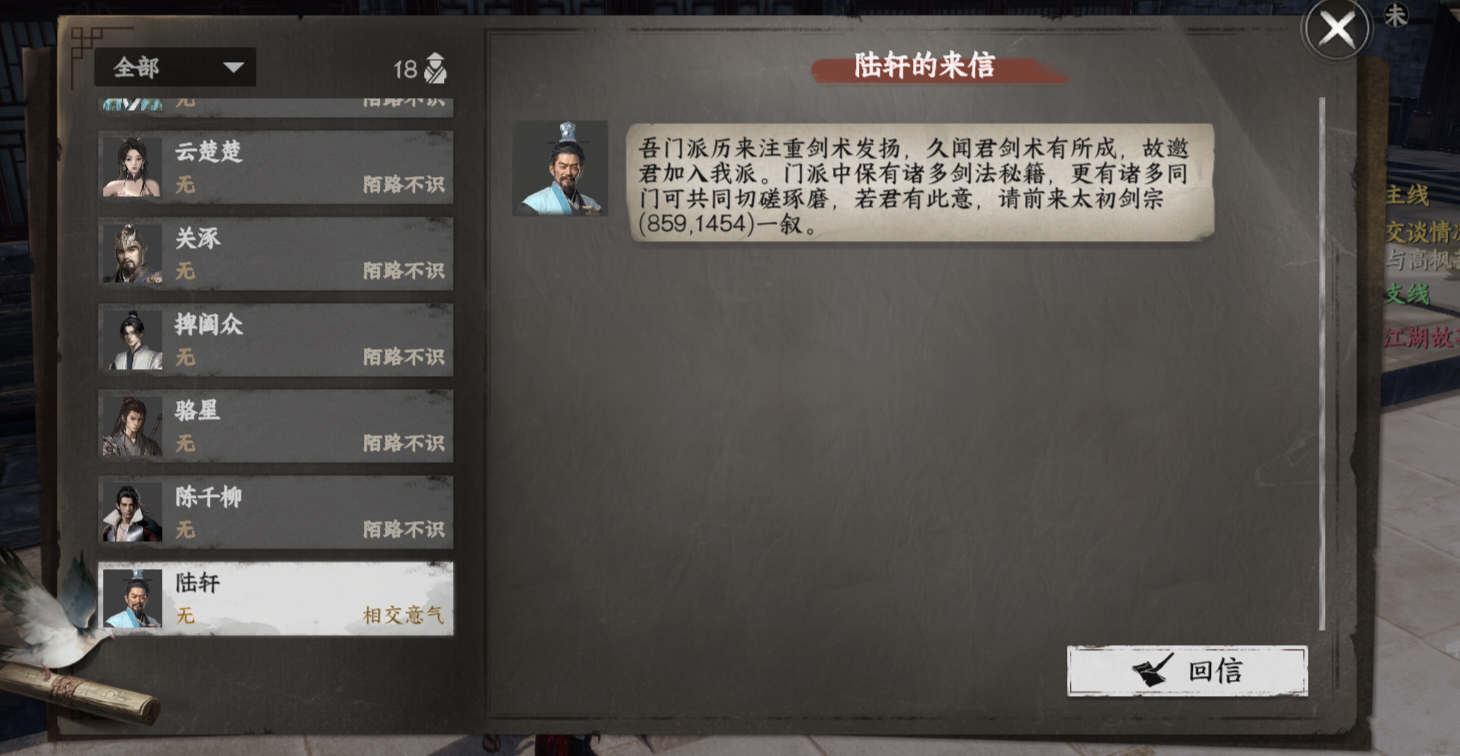Click 骆星's avatar picture in the list
Screen dimensions: 1460x756
[133, 425]
